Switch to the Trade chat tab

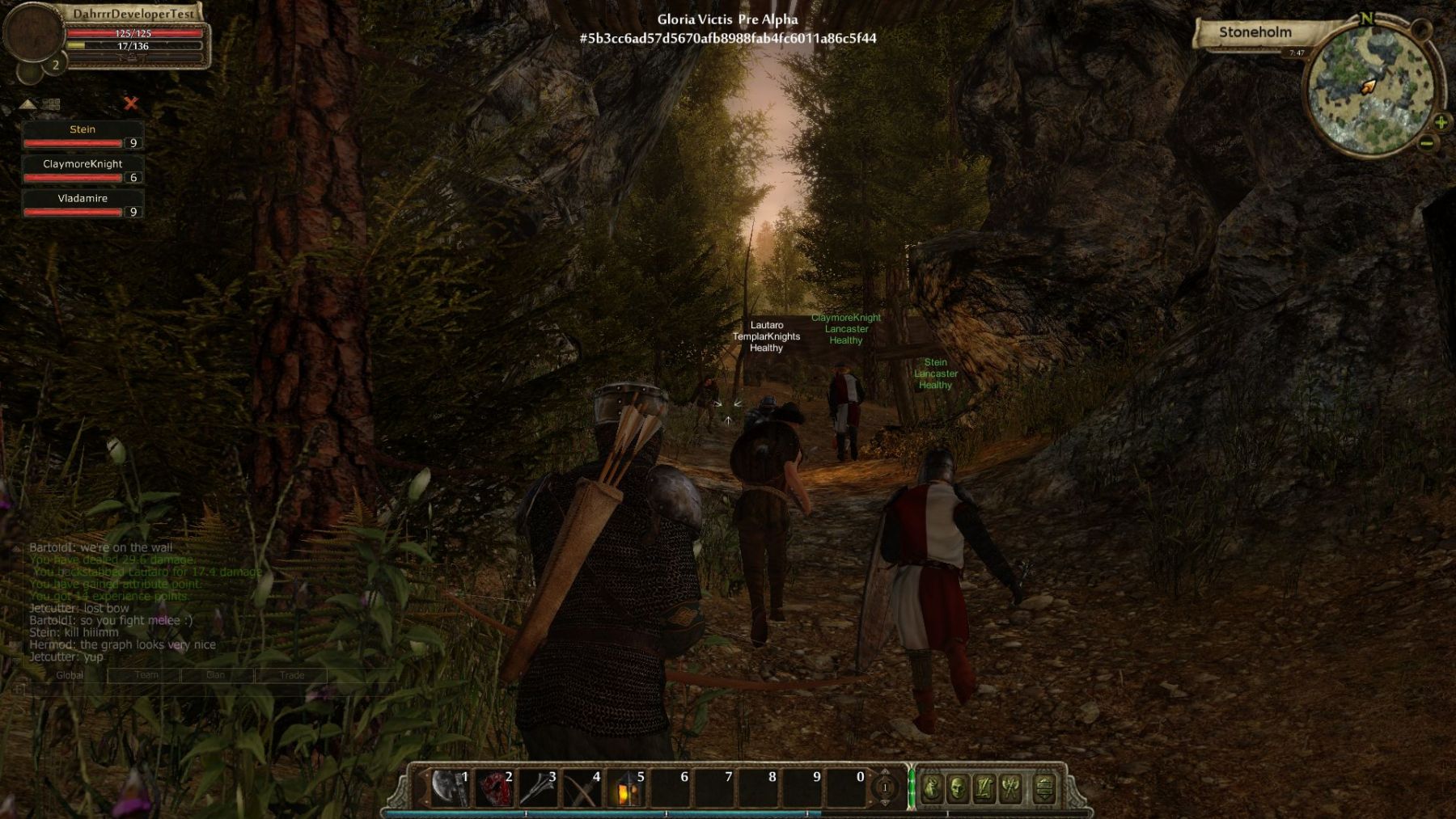292,675
